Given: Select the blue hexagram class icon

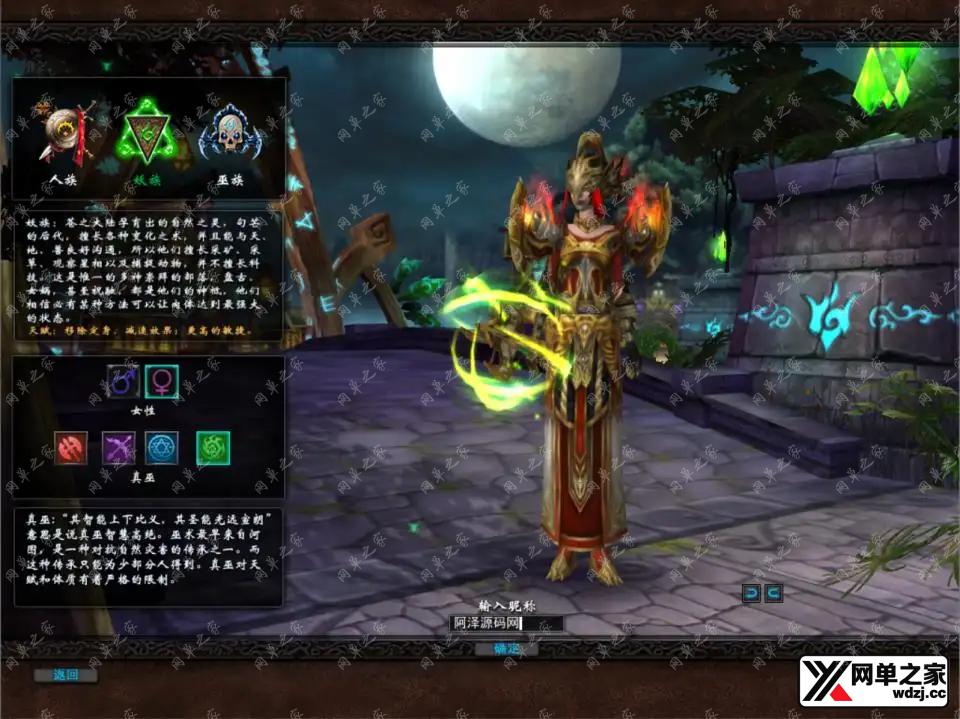Looking at the screenshot, I should [x=162, y=448].
